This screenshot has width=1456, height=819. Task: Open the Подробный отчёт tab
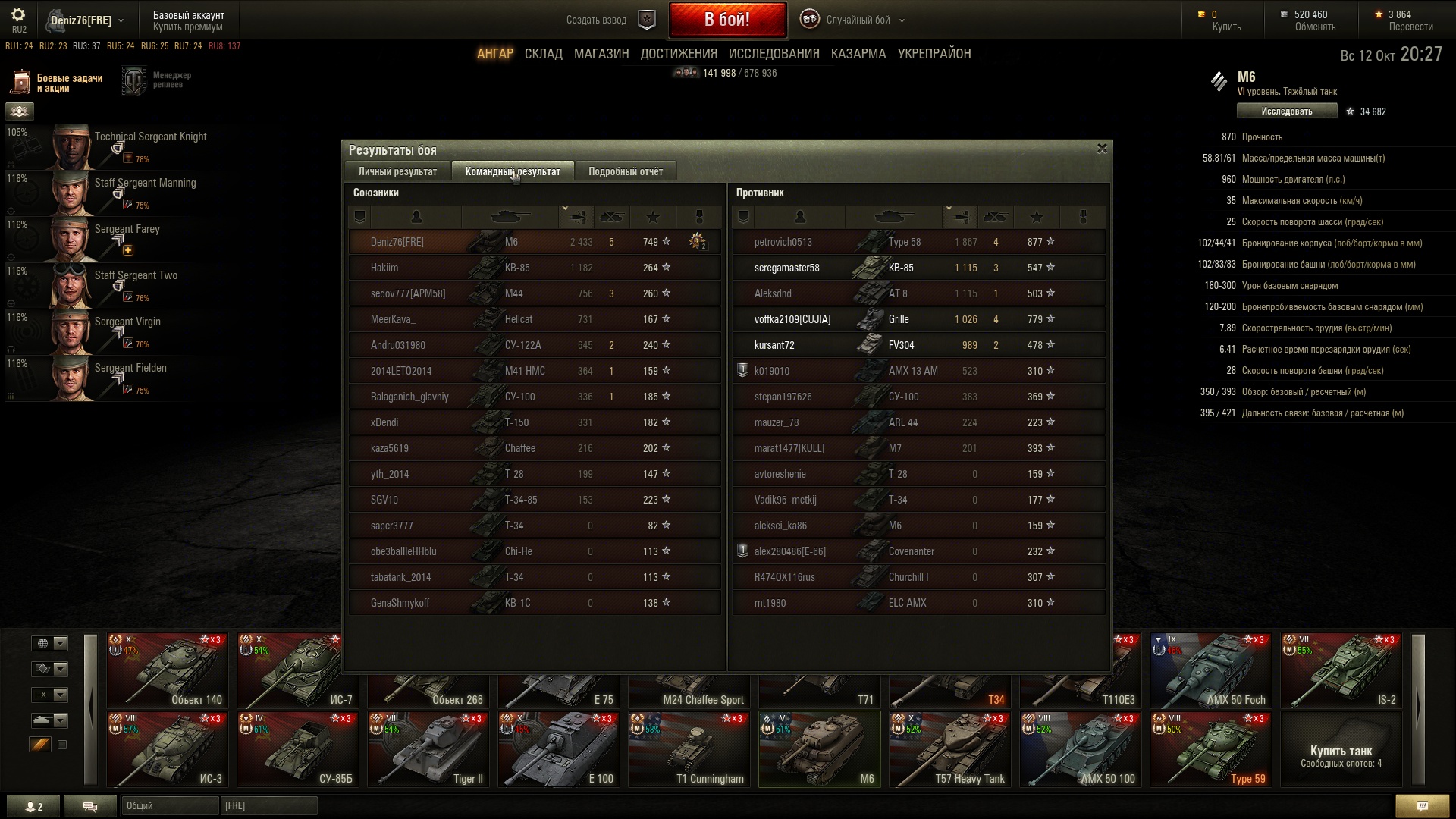pos(625,171)
